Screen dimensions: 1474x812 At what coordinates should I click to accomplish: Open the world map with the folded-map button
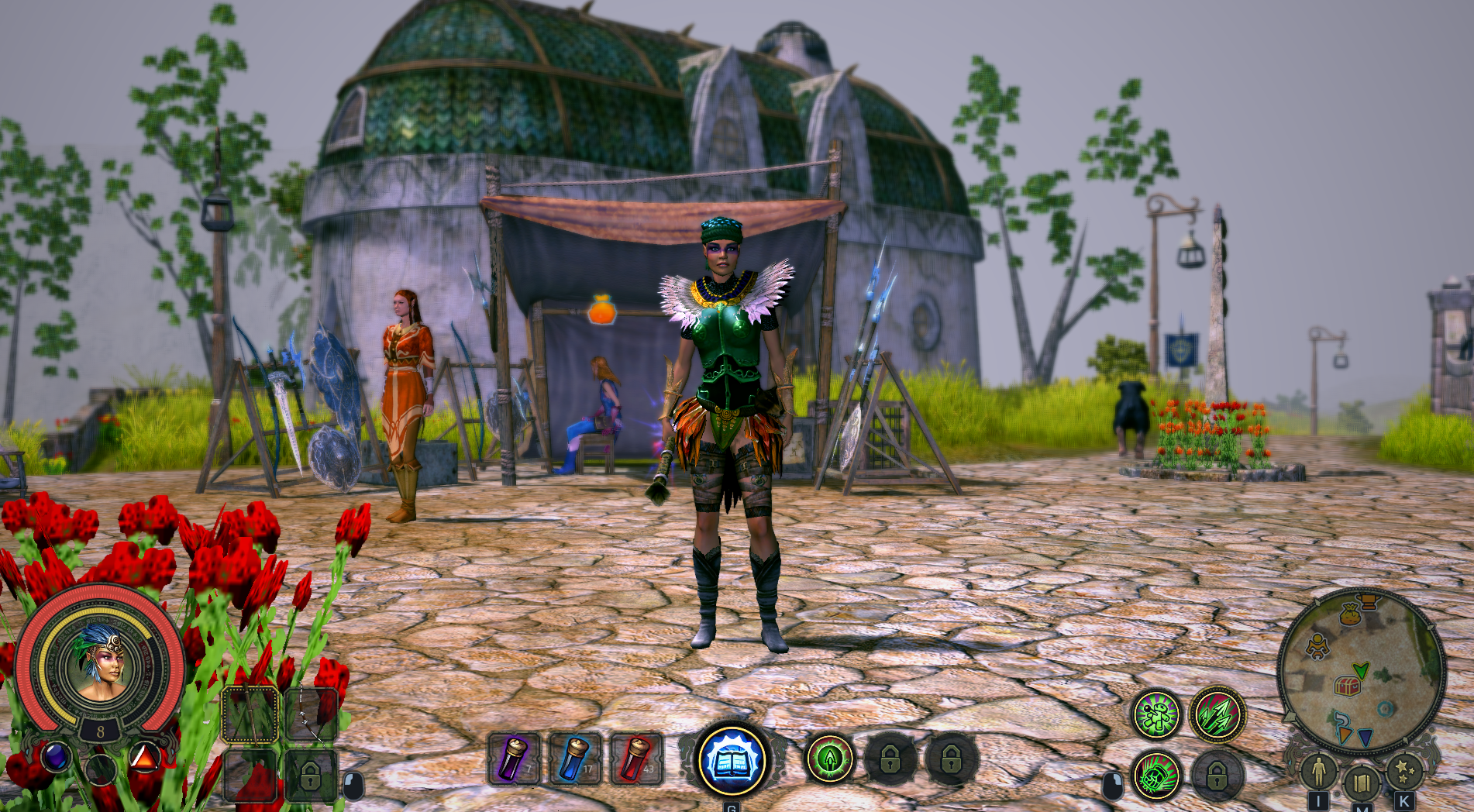[1361, 783]
